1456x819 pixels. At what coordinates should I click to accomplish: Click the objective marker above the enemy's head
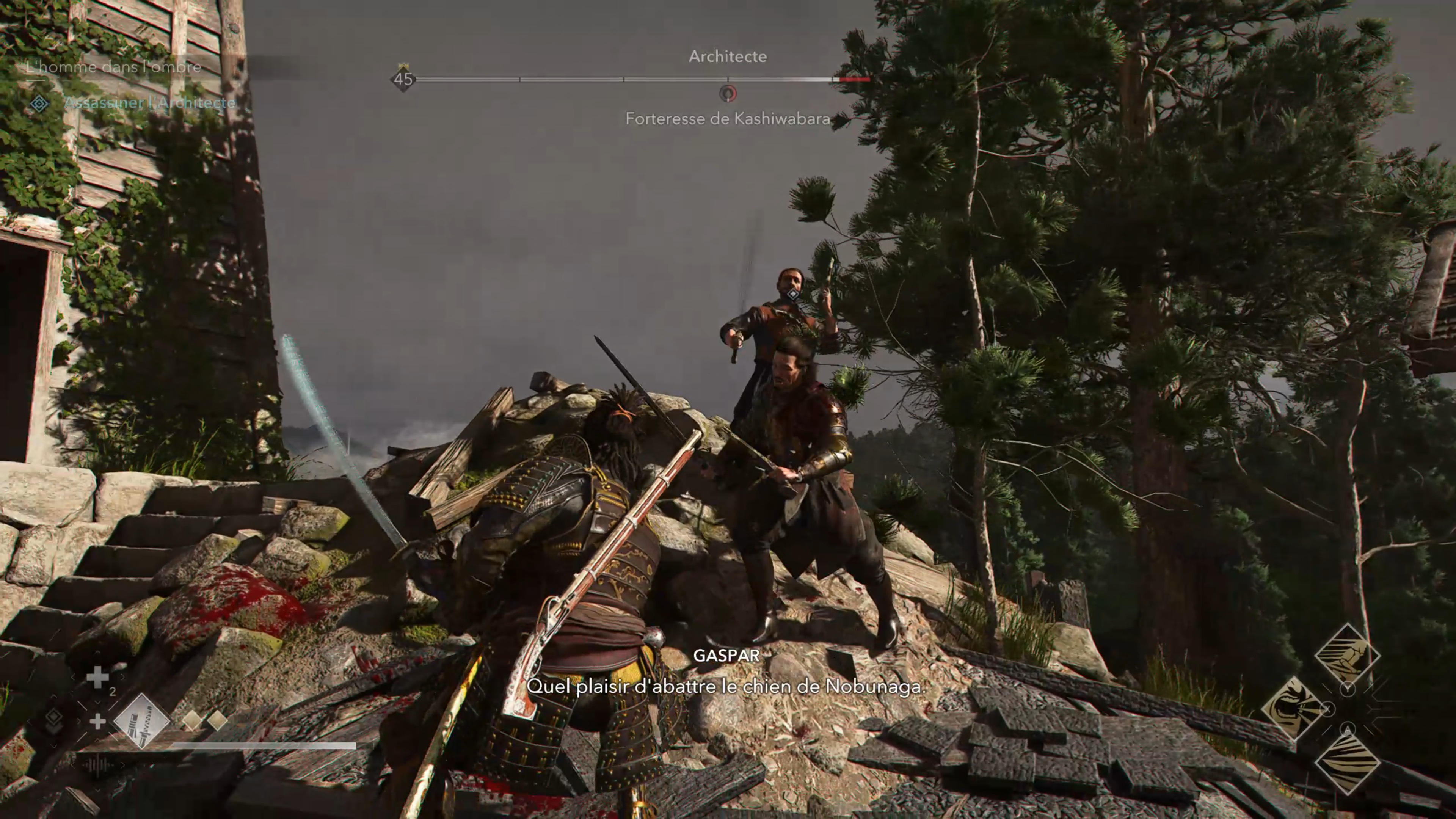point(792,294)
